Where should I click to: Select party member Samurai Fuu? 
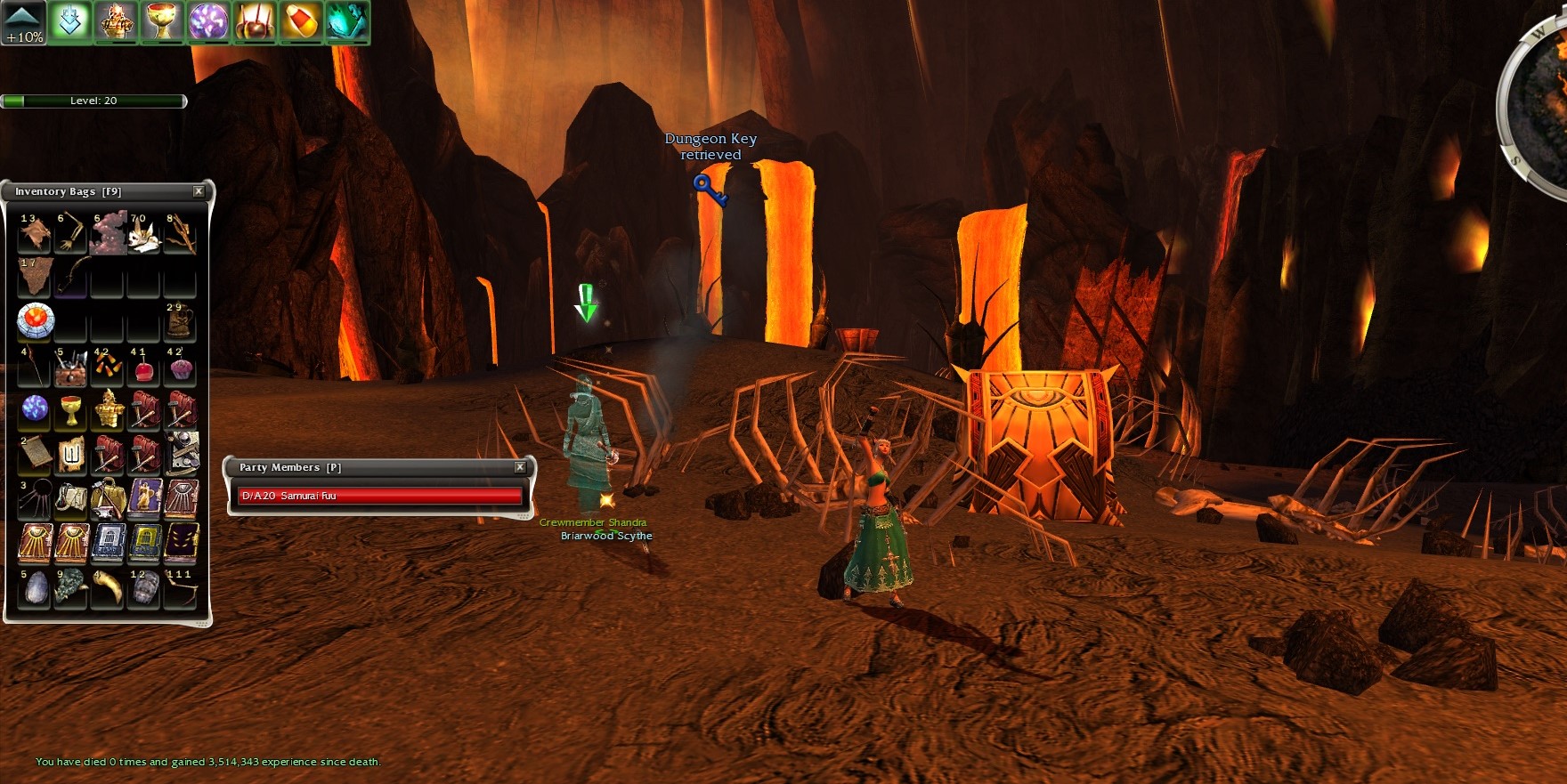pos(378,496)
